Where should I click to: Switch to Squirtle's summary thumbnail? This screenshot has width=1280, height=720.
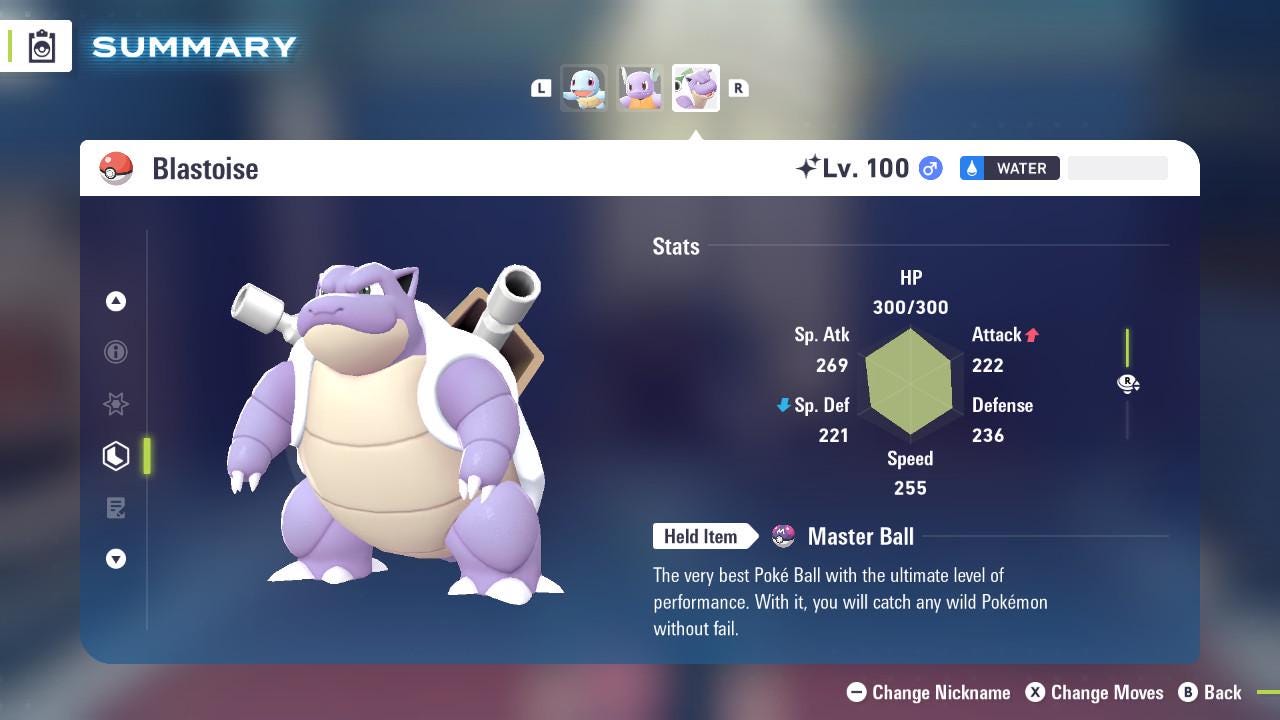tap(584, 88)
